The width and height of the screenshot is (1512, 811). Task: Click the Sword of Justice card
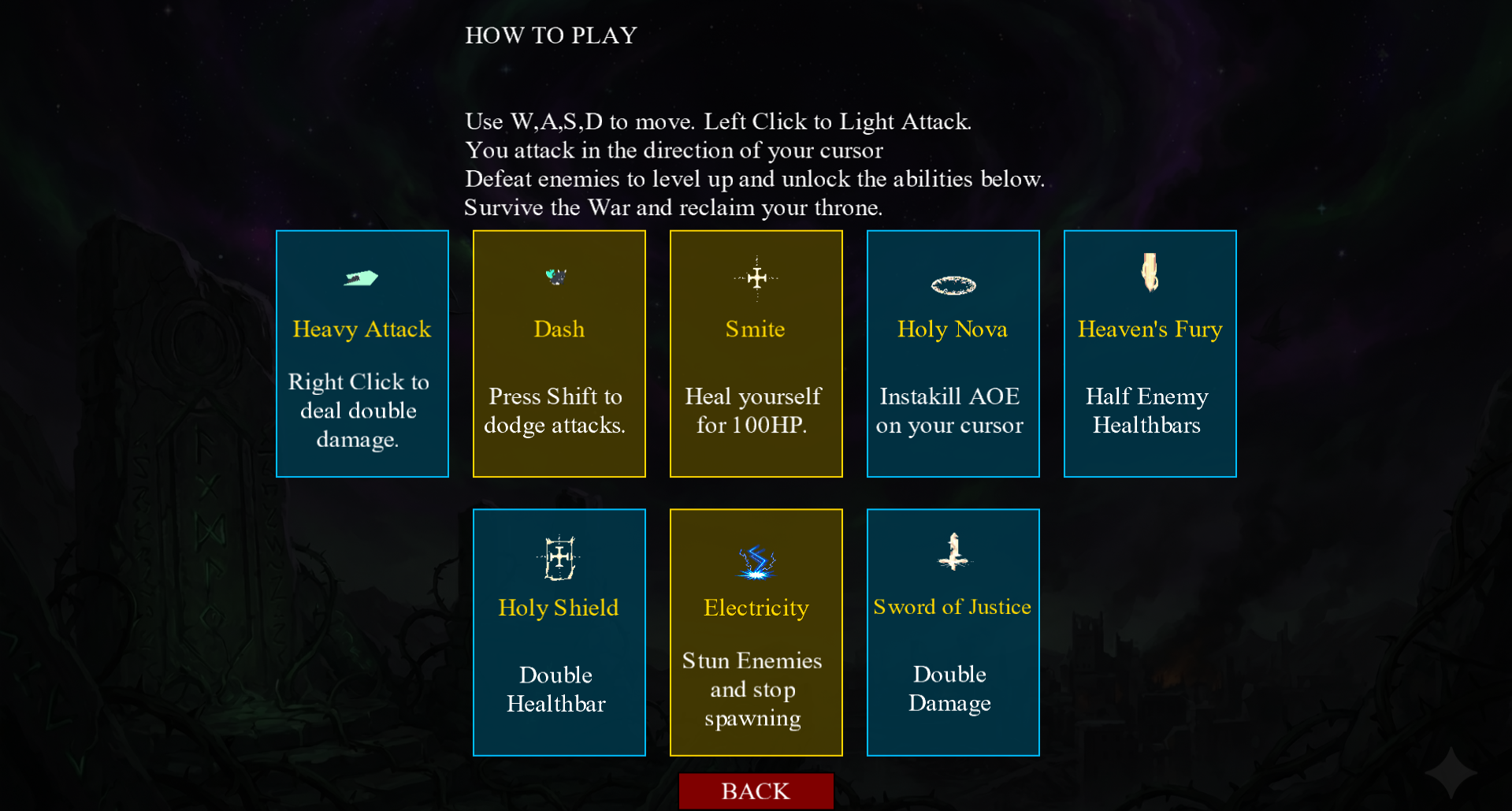(953, 632)
